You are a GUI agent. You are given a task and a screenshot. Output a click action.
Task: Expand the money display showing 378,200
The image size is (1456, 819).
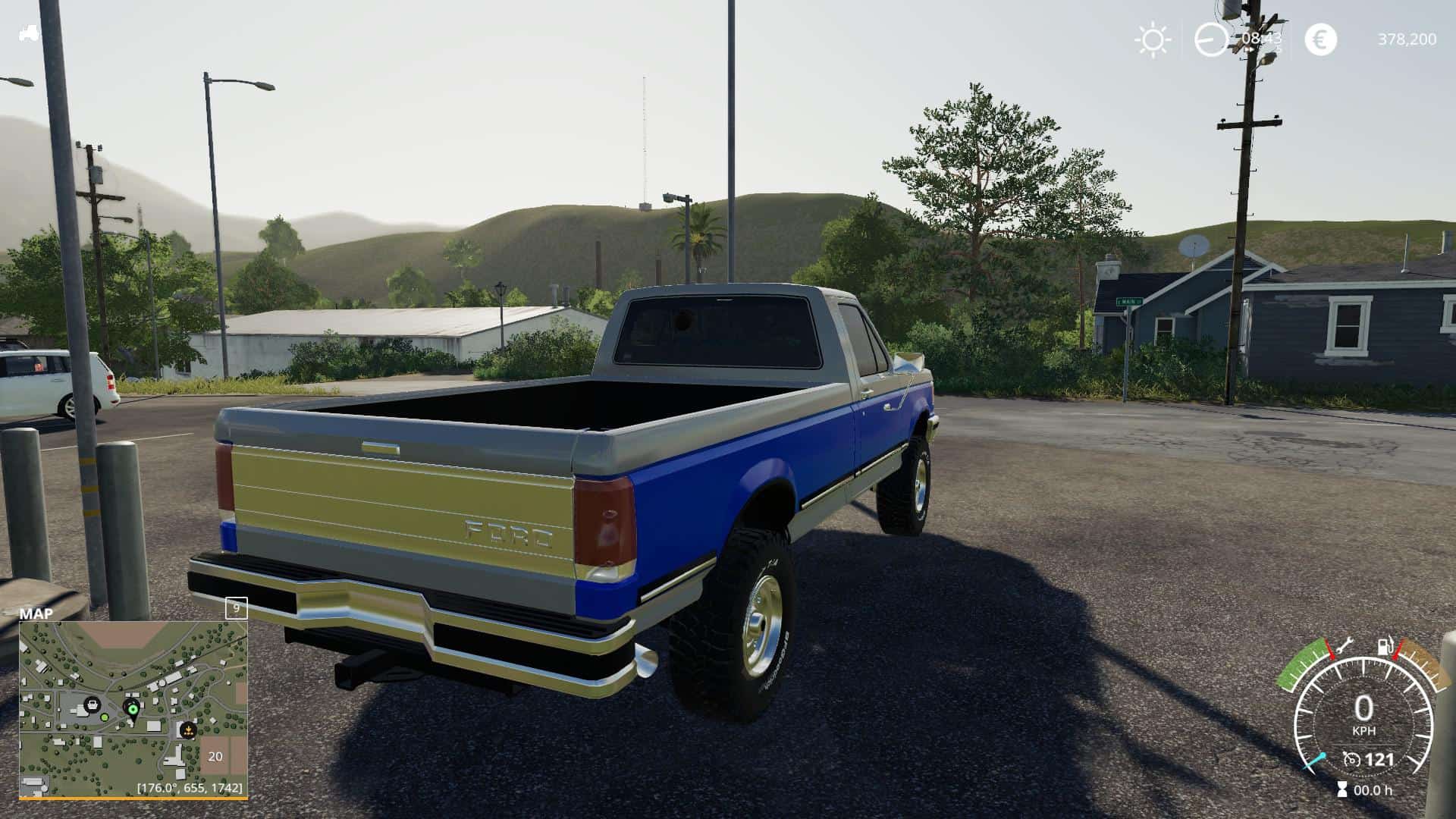(1408, 39)
